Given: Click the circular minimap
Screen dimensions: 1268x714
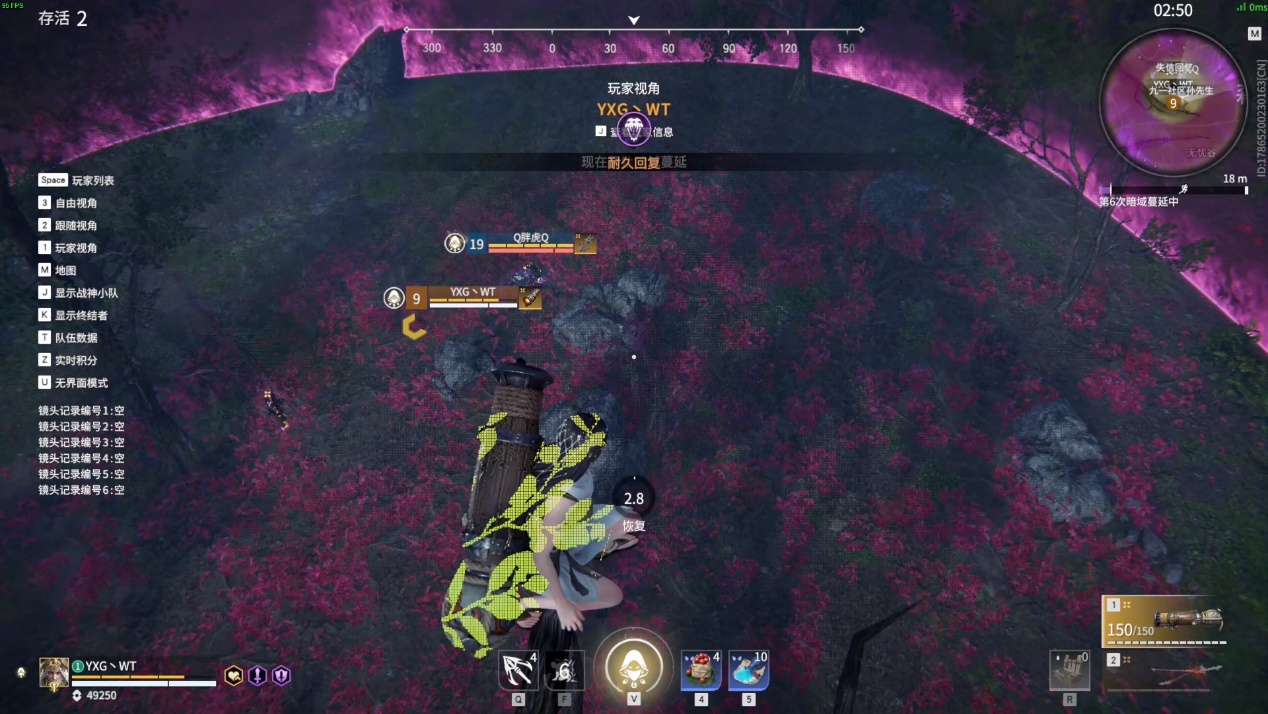Looking at the screenshot, I should tap(1172, 103).
